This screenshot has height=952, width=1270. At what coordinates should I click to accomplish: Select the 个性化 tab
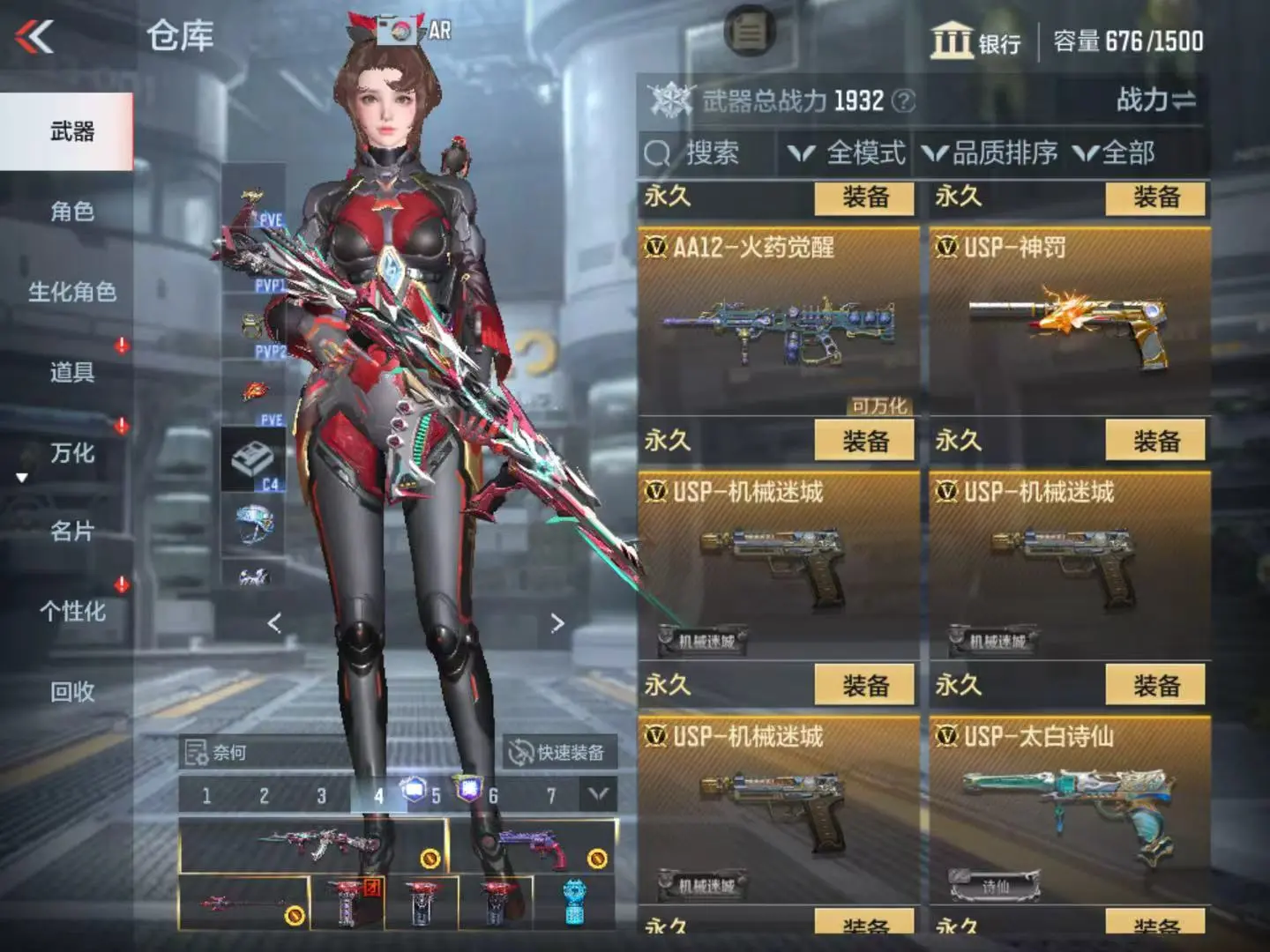71,611
